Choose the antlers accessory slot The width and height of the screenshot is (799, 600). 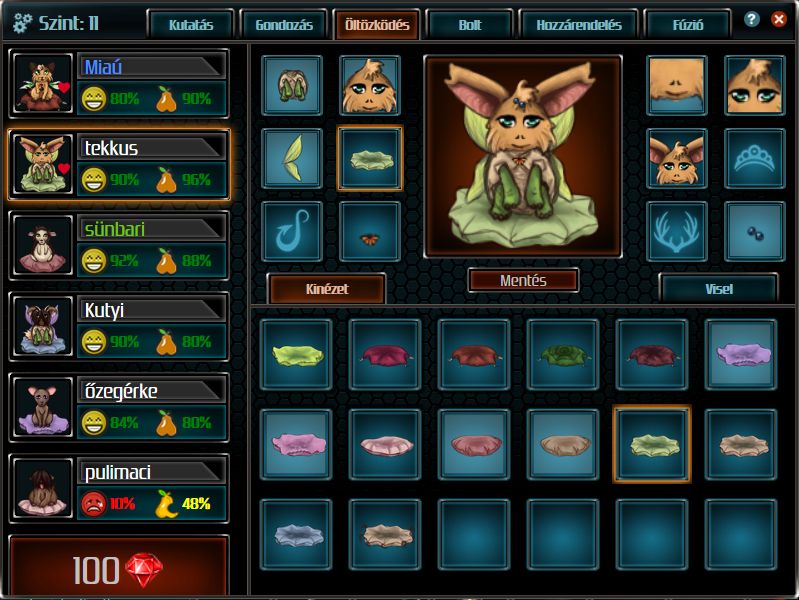[x=676, y=232]
